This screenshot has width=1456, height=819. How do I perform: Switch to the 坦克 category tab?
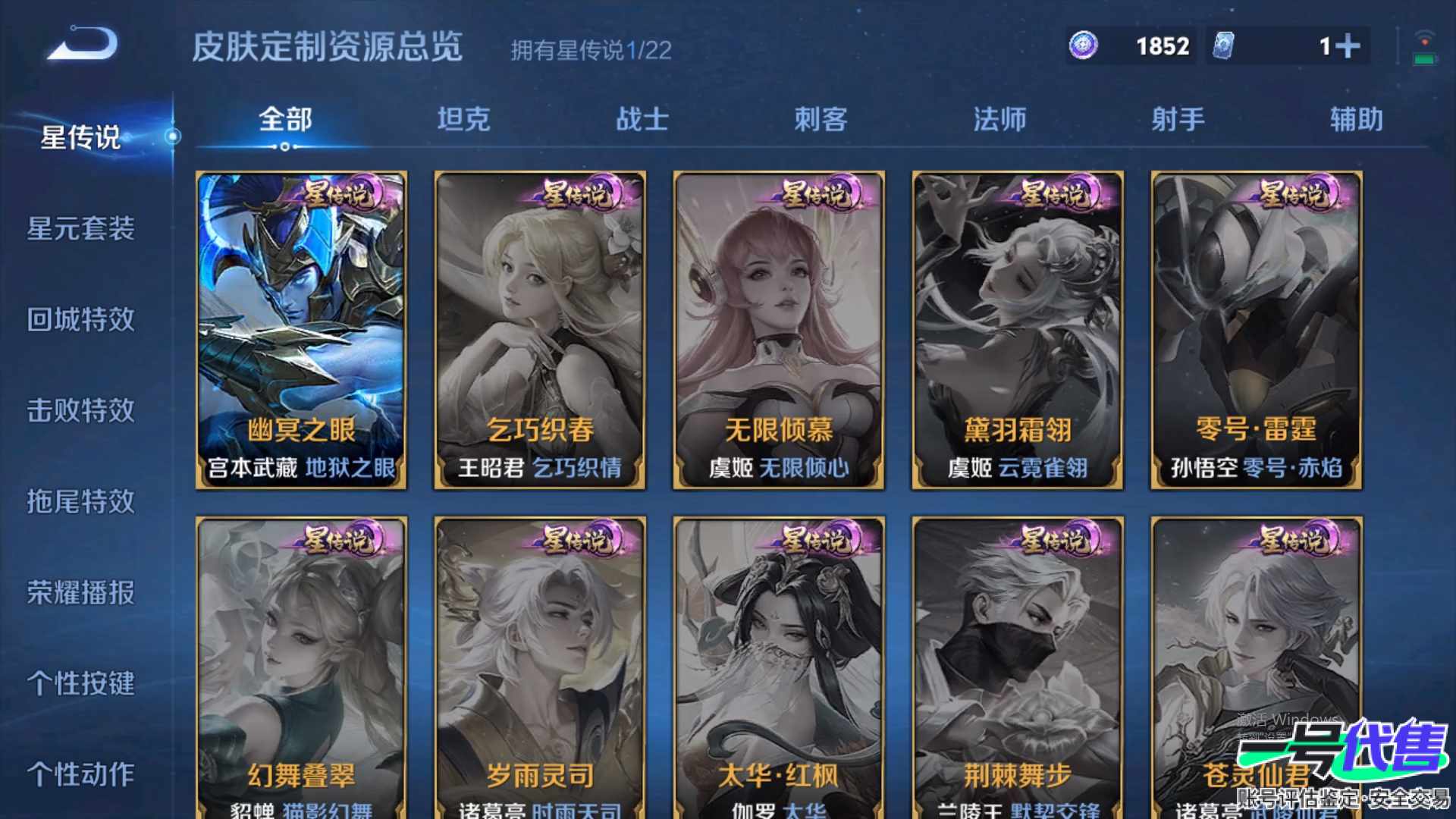click(465, 119)
